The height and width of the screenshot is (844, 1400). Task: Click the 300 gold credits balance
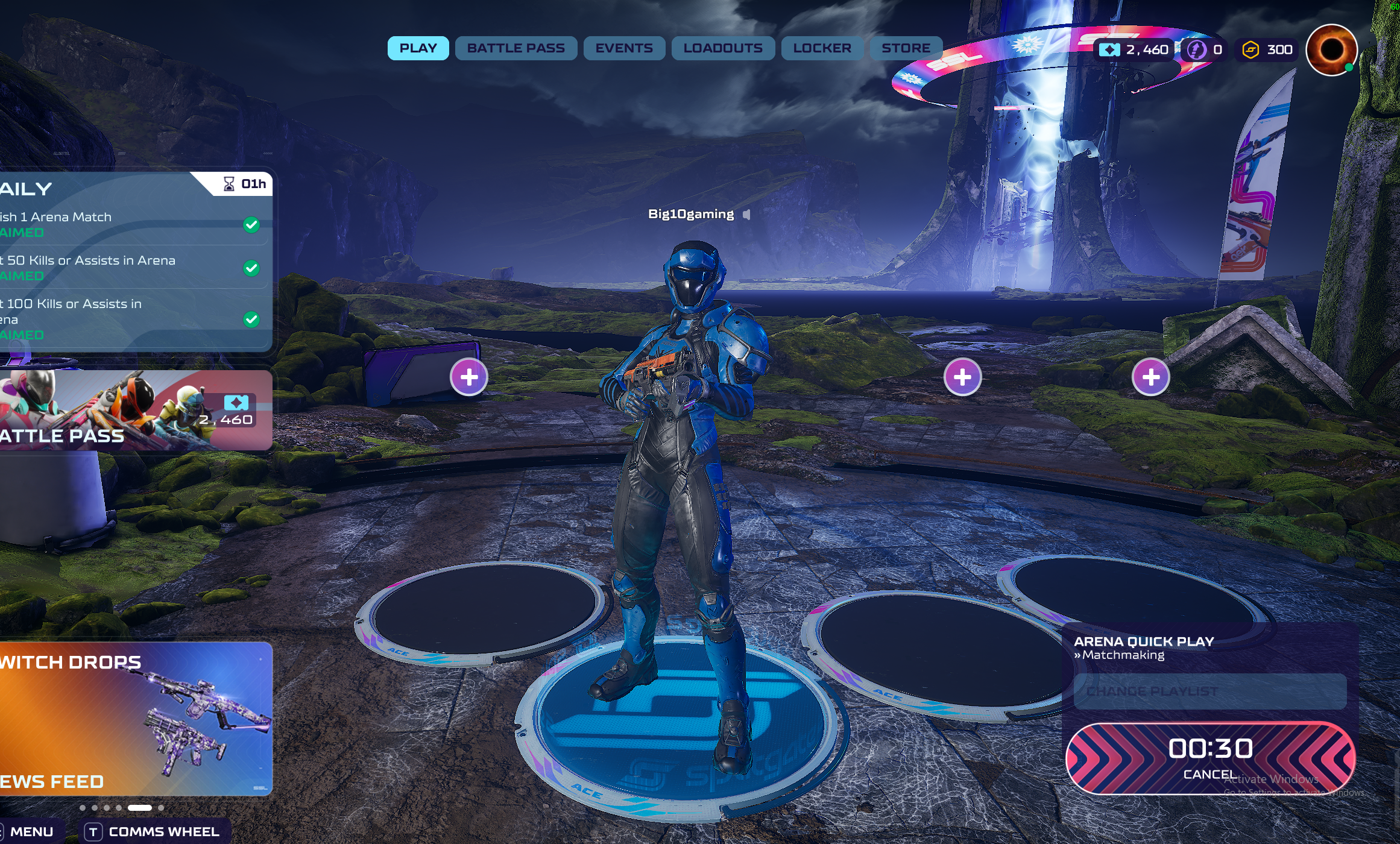pyautogui.click(x=1267, y=50)
